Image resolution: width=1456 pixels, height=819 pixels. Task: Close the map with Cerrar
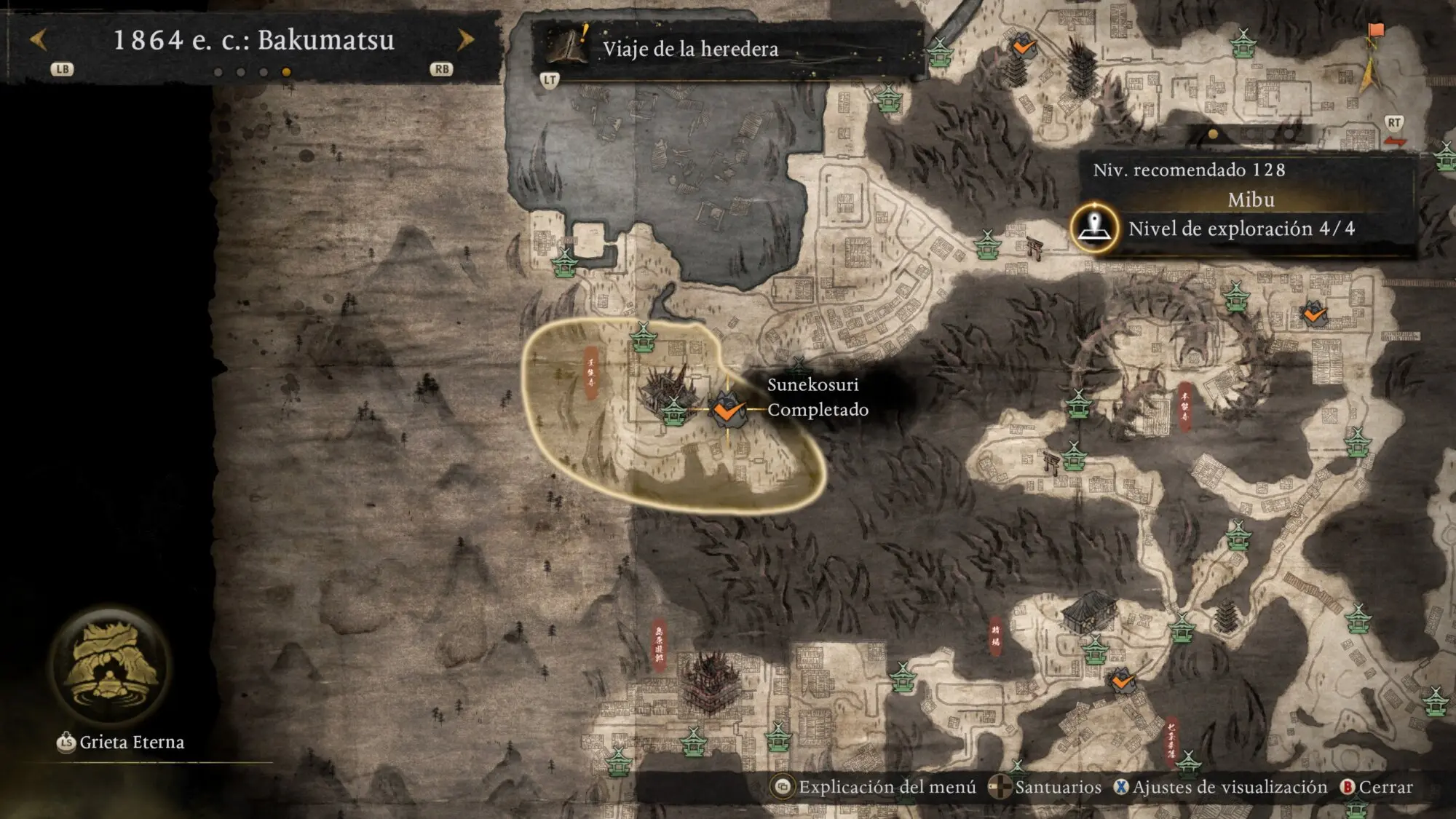1377,787
